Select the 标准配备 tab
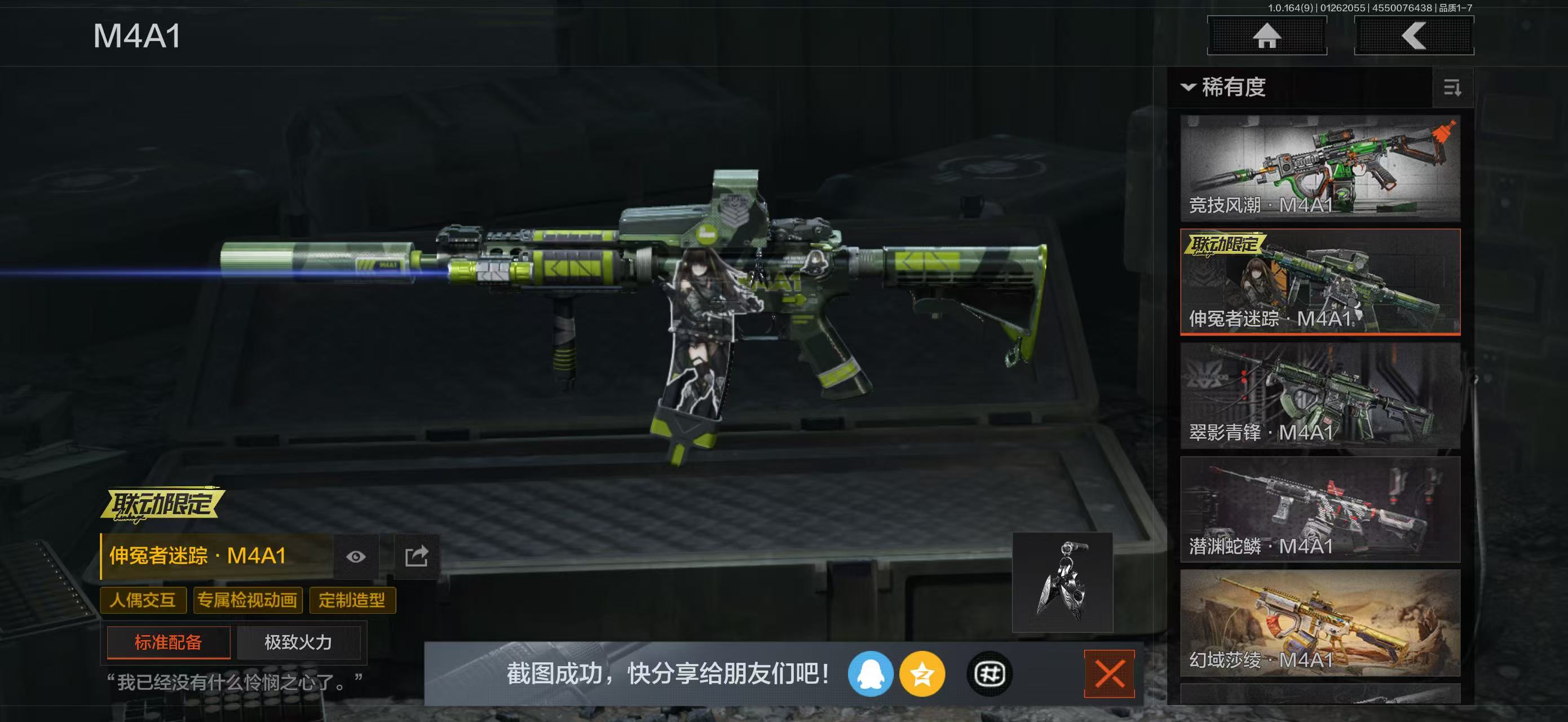 point(167,642)
